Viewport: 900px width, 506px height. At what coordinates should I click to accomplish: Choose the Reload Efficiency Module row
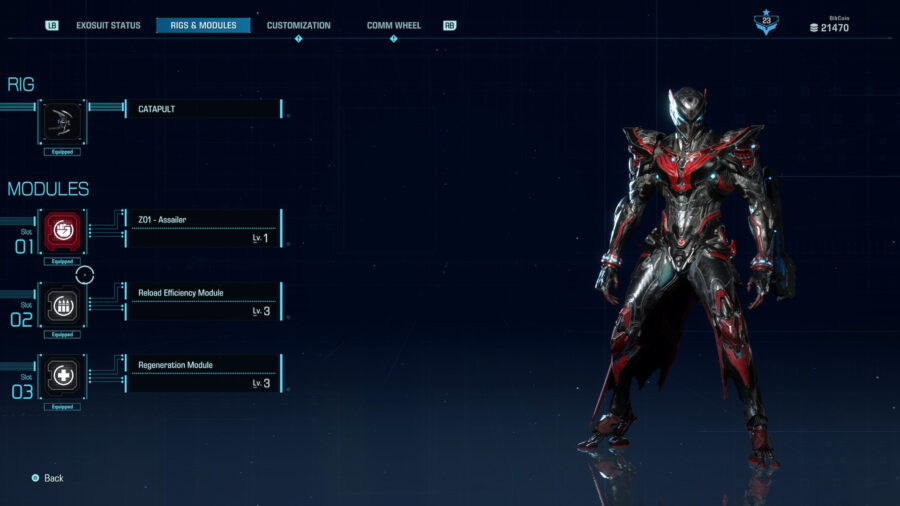[x=203, y=302]
